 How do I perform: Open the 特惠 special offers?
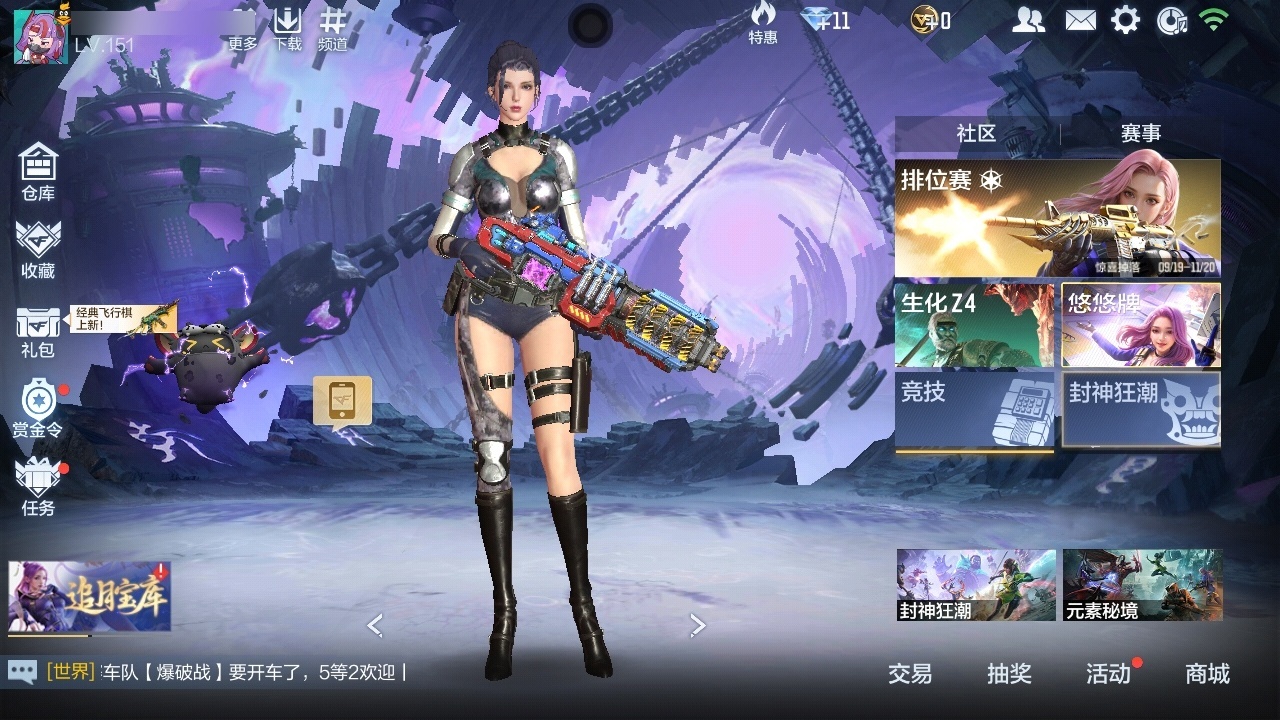click(x=763, y=23)
